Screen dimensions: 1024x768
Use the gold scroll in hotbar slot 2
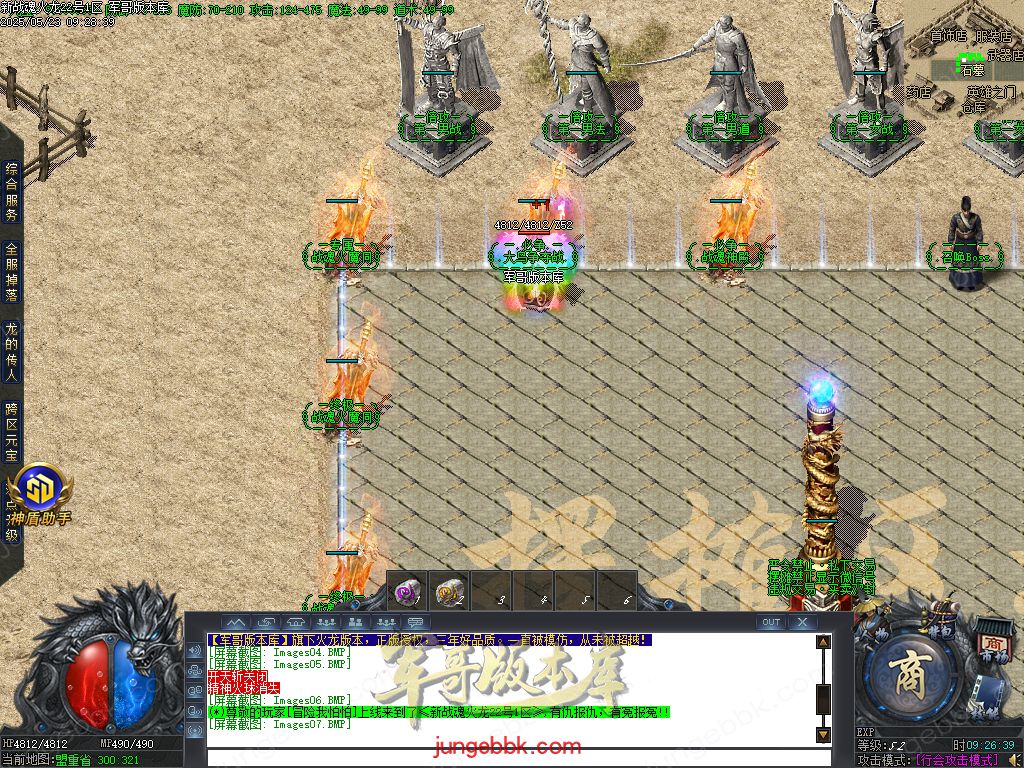pyautogui.click(x=450, y=592)
